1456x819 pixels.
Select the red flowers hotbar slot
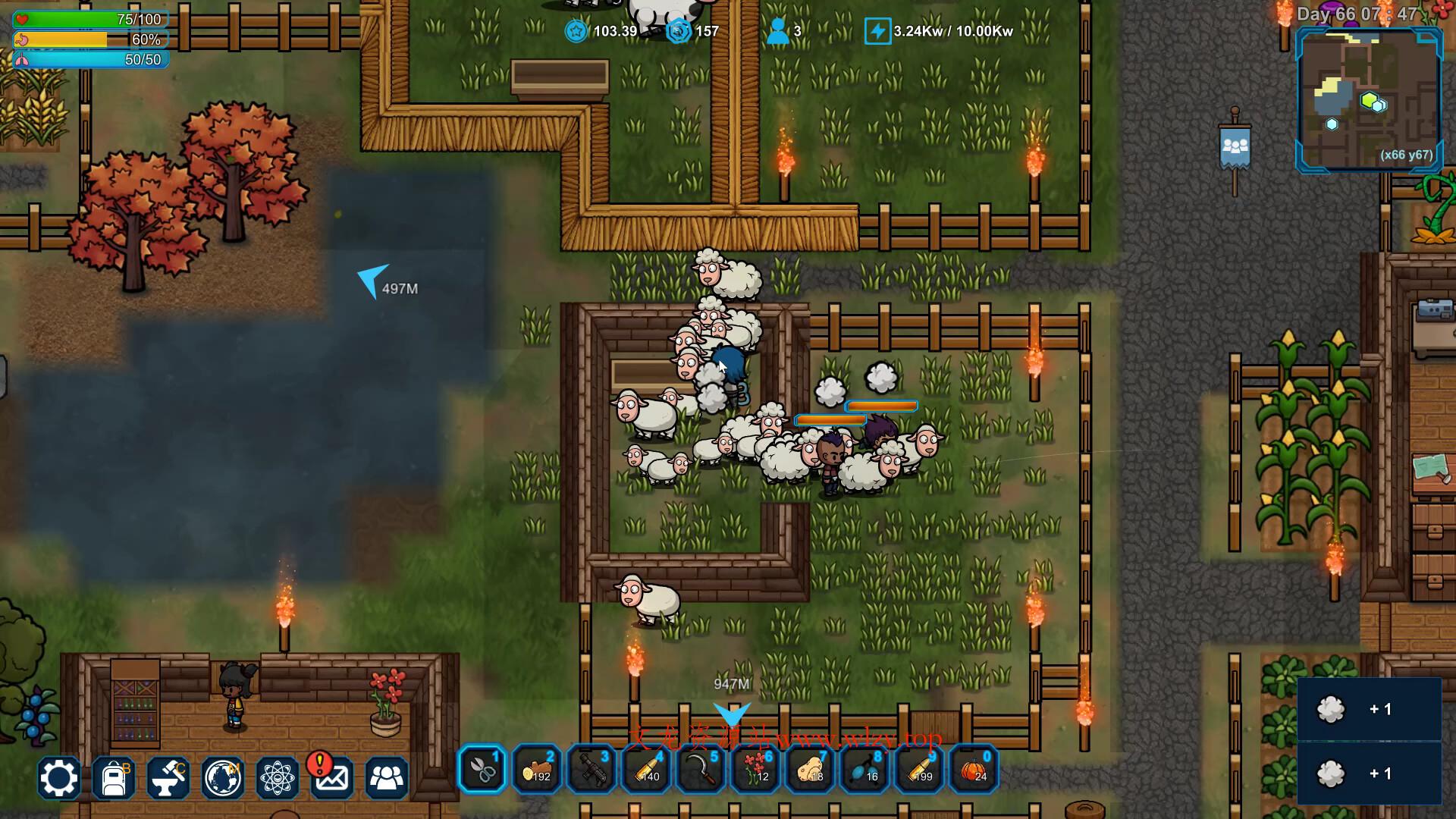[x=755, y=770]
